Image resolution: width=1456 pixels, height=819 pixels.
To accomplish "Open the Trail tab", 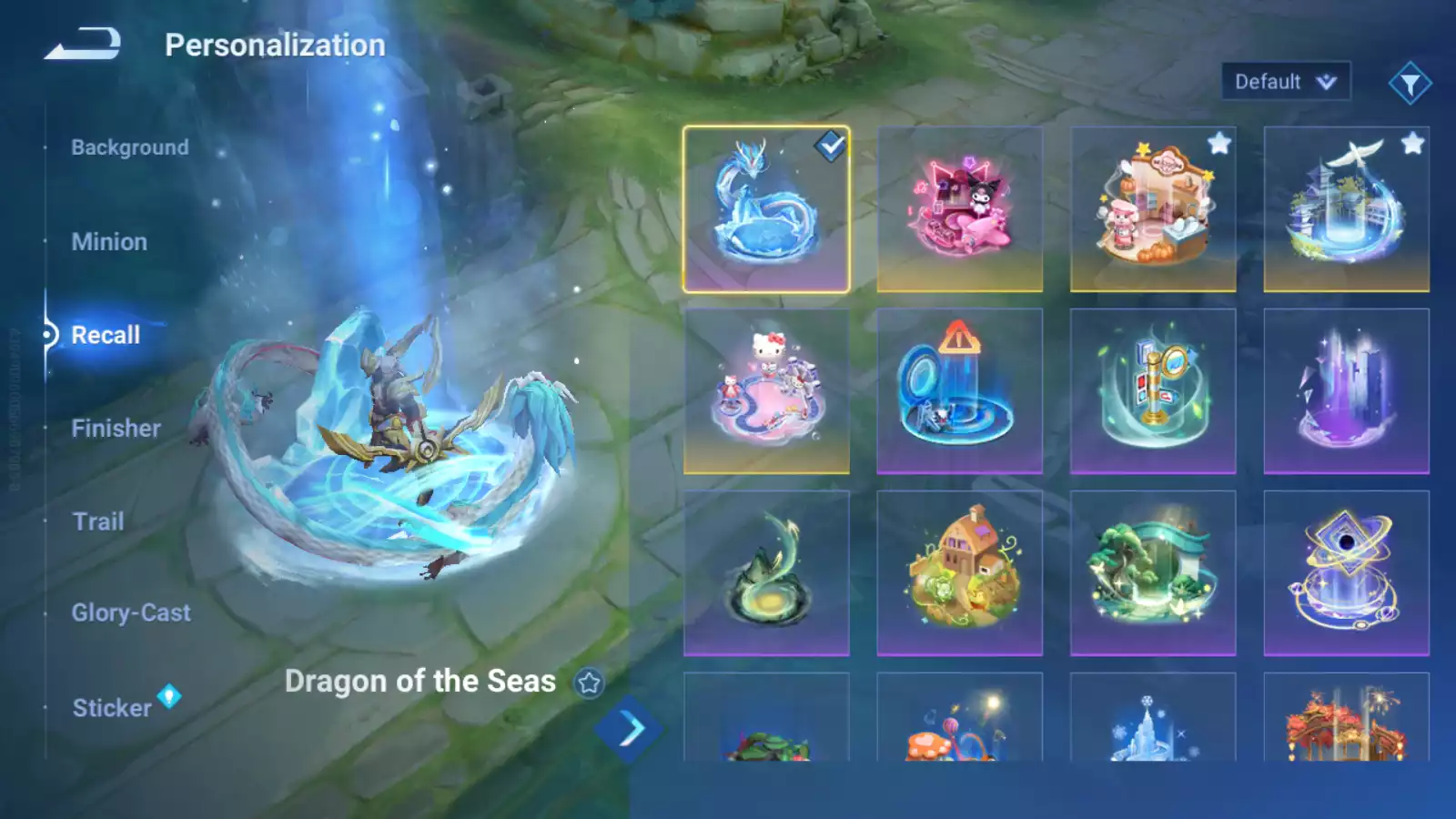I will coord(98,521).
